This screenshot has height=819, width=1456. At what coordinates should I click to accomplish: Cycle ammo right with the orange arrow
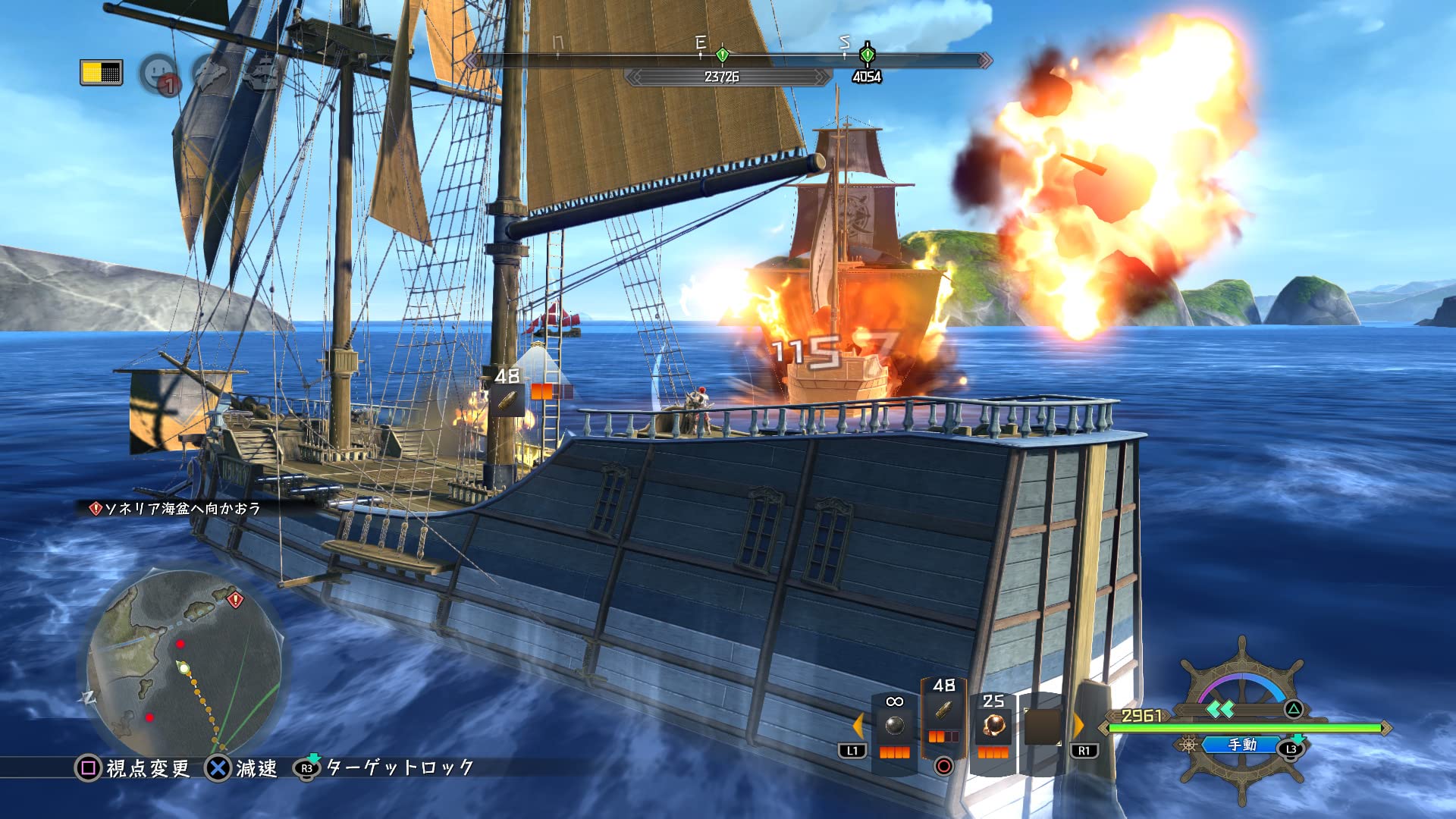point(1078,726)
